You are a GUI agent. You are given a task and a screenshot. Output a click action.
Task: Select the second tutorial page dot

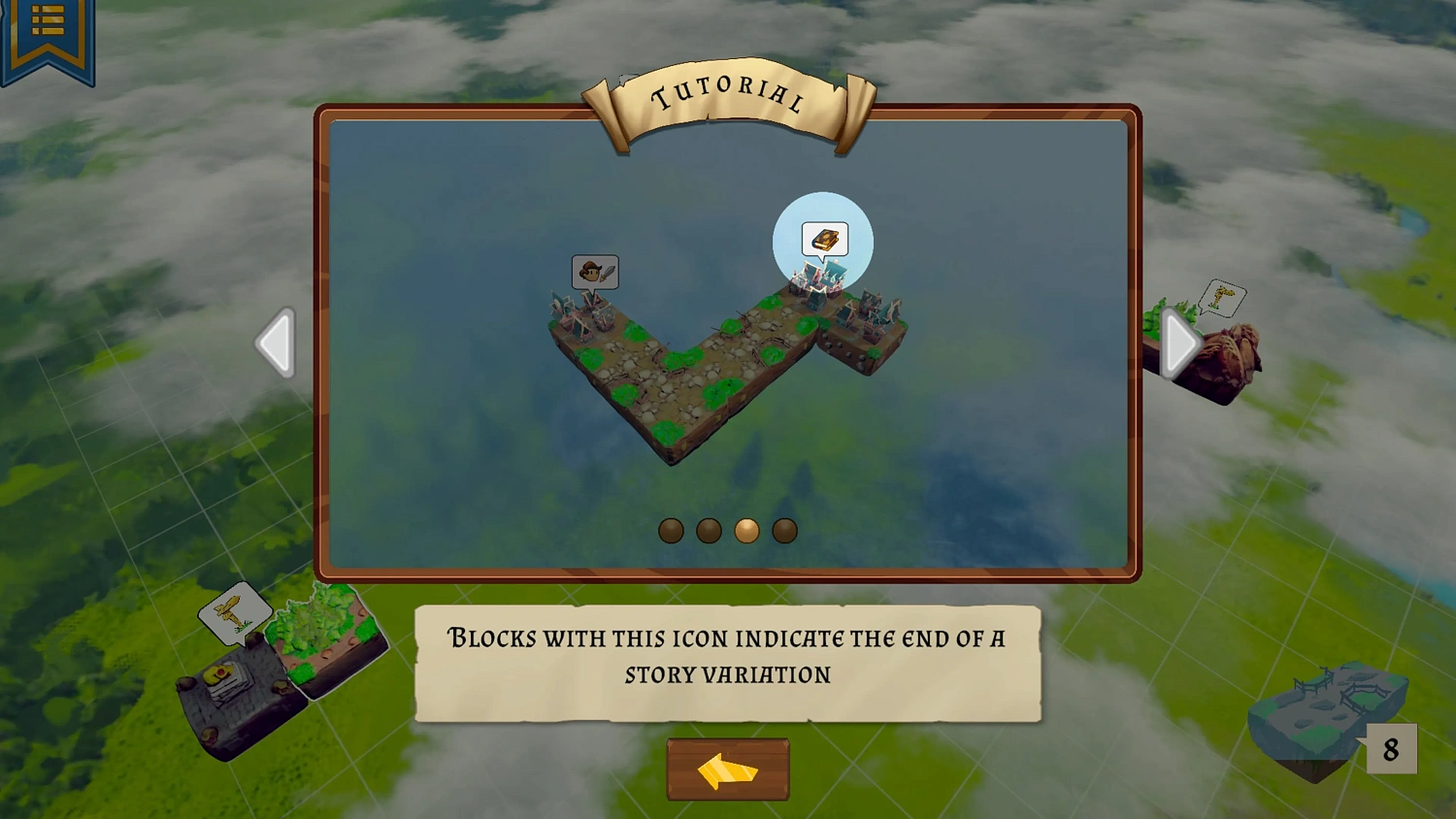tap(709, 530)
